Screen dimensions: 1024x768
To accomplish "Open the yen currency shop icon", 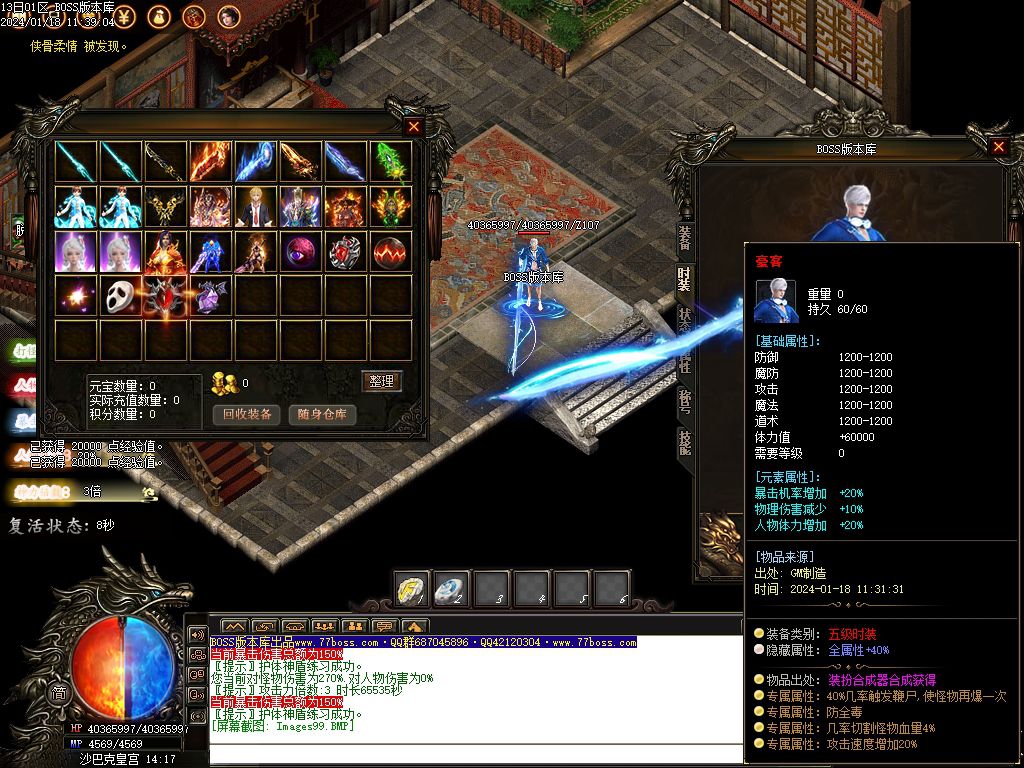I will coord(126,16).
